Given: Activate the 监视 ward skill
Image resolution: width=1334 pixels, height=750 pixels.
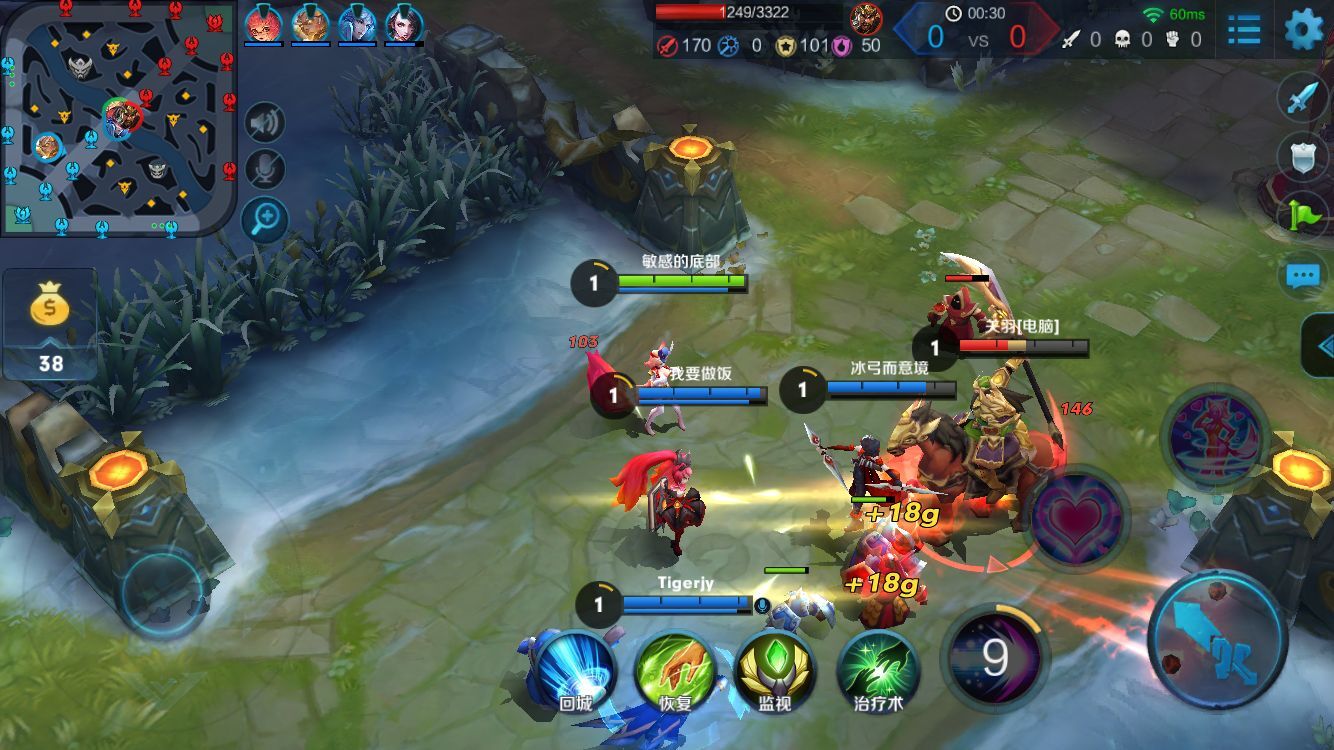Looking at the screenshot, I should (775, 670).
